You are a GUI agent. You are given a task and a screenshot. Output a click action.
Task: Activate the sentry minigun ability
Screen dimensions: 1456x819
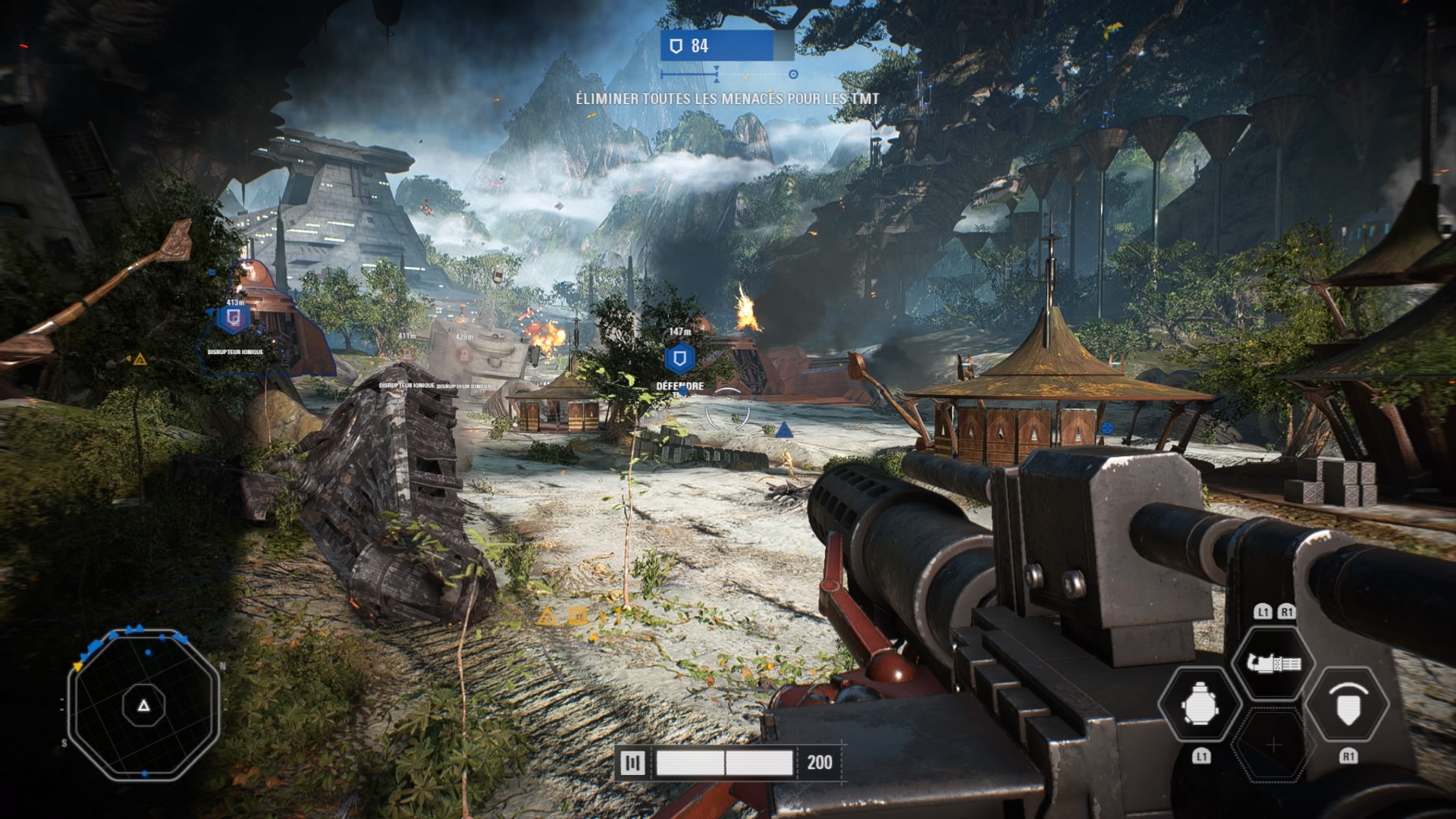[x=1273, y=664]
